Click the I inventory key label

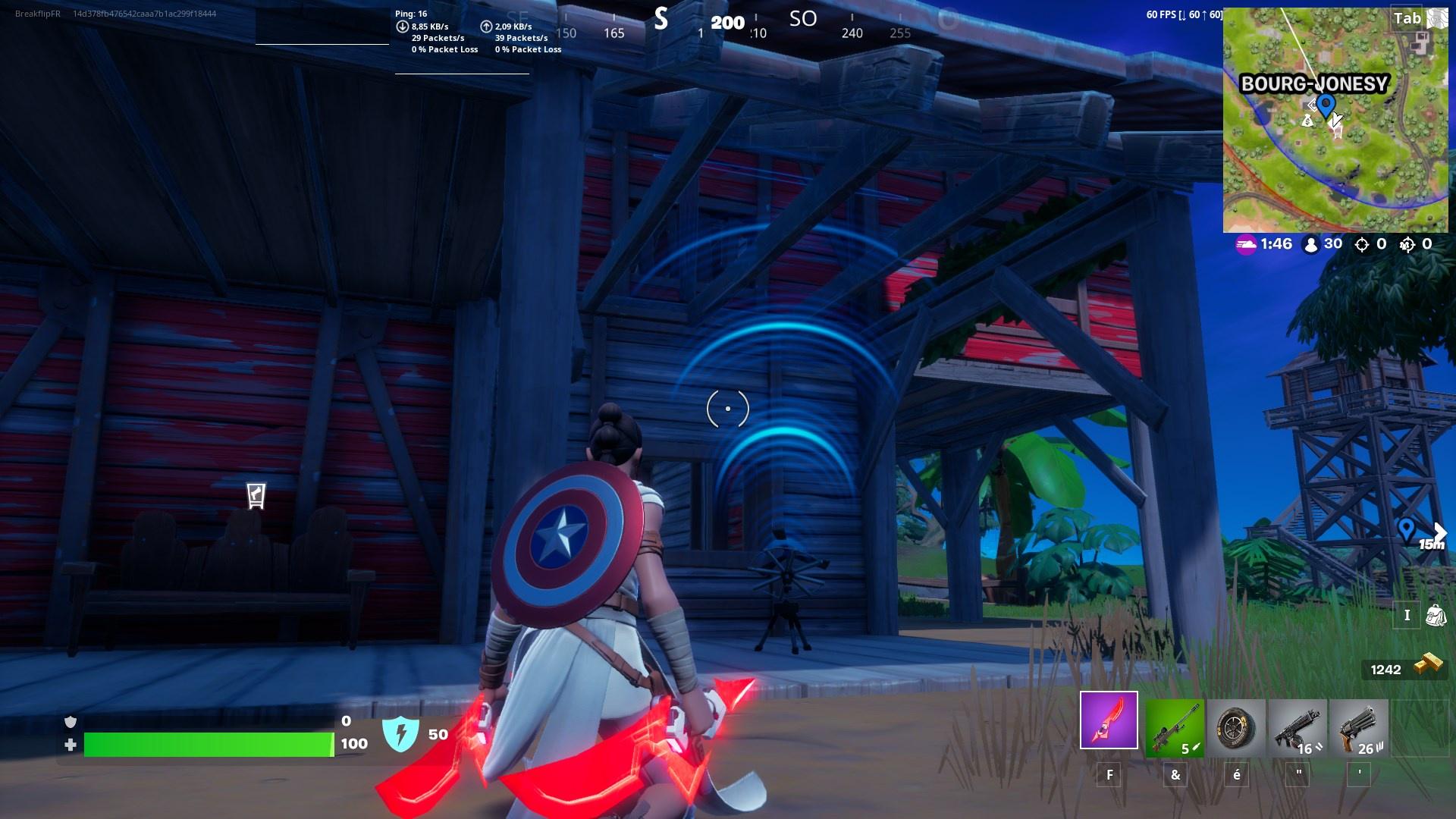pyautogui.click(x=1407, y=616)
